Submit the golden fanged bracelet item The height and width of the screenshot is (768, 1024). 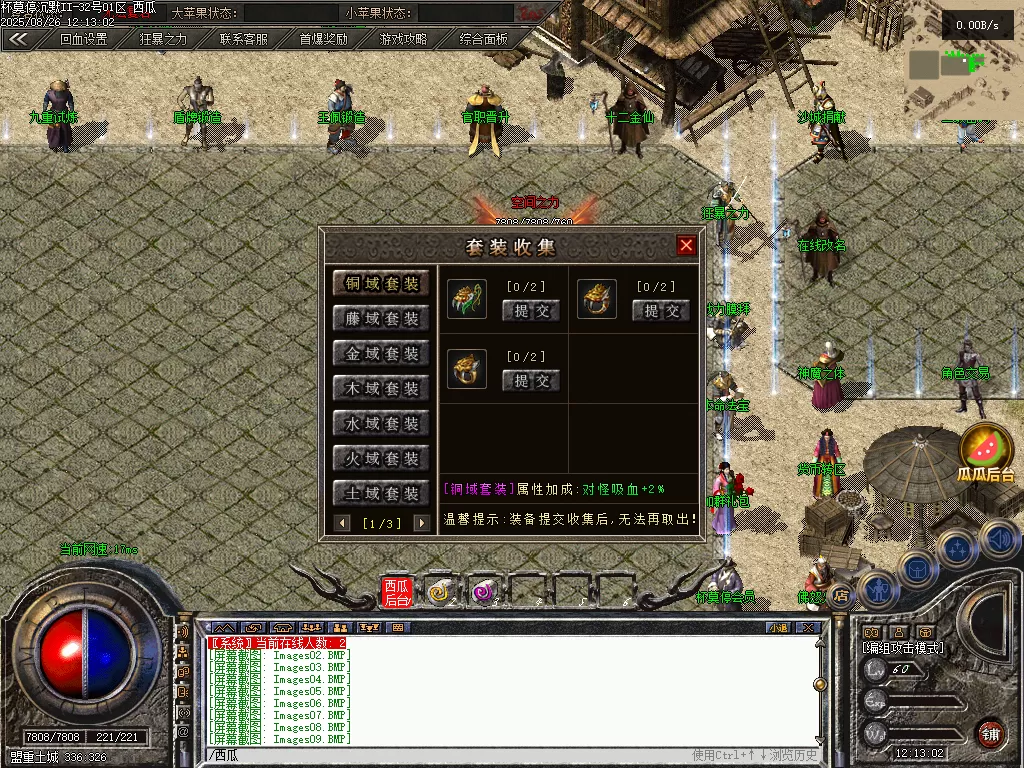click(x=661, y=311)
